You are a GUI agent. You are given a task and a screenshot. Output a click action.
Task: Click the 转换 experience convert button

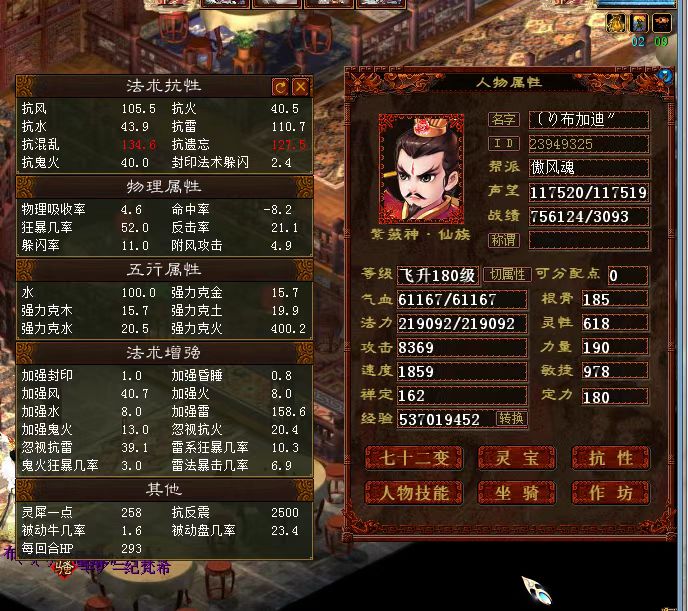511,418
